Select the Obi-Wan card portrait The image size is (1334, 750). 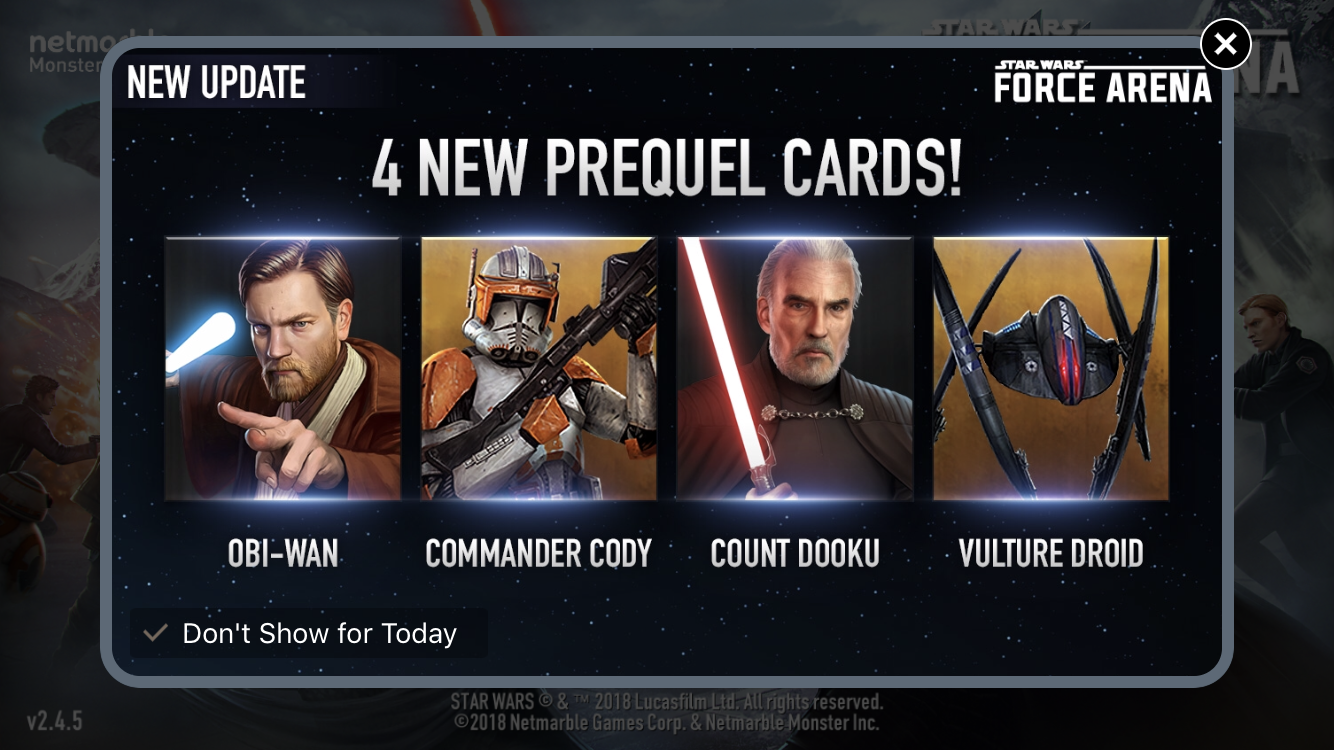[282, 368]
